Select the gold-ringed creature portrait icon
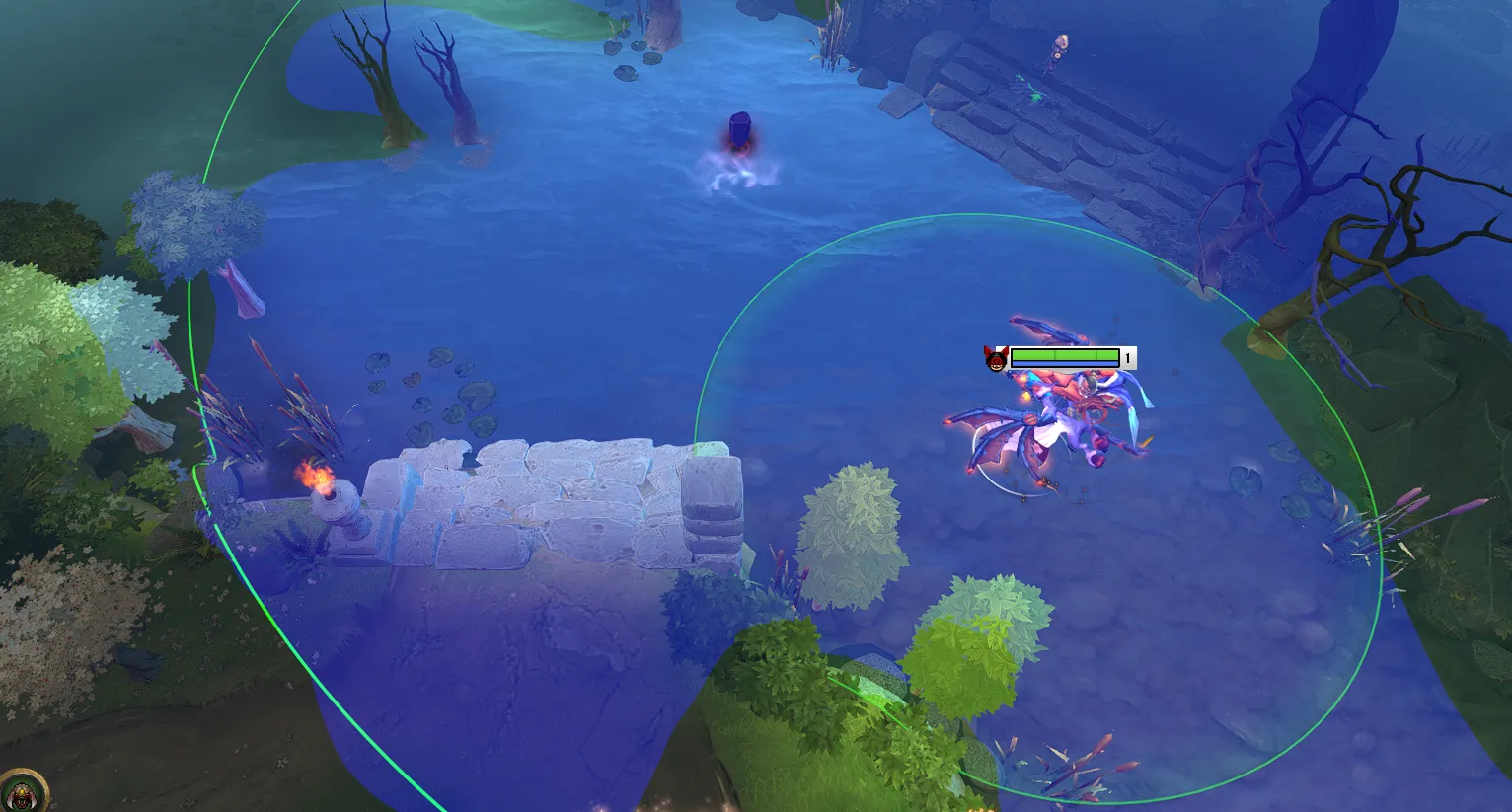The image size is (1512, 812). tap(21, 792)
